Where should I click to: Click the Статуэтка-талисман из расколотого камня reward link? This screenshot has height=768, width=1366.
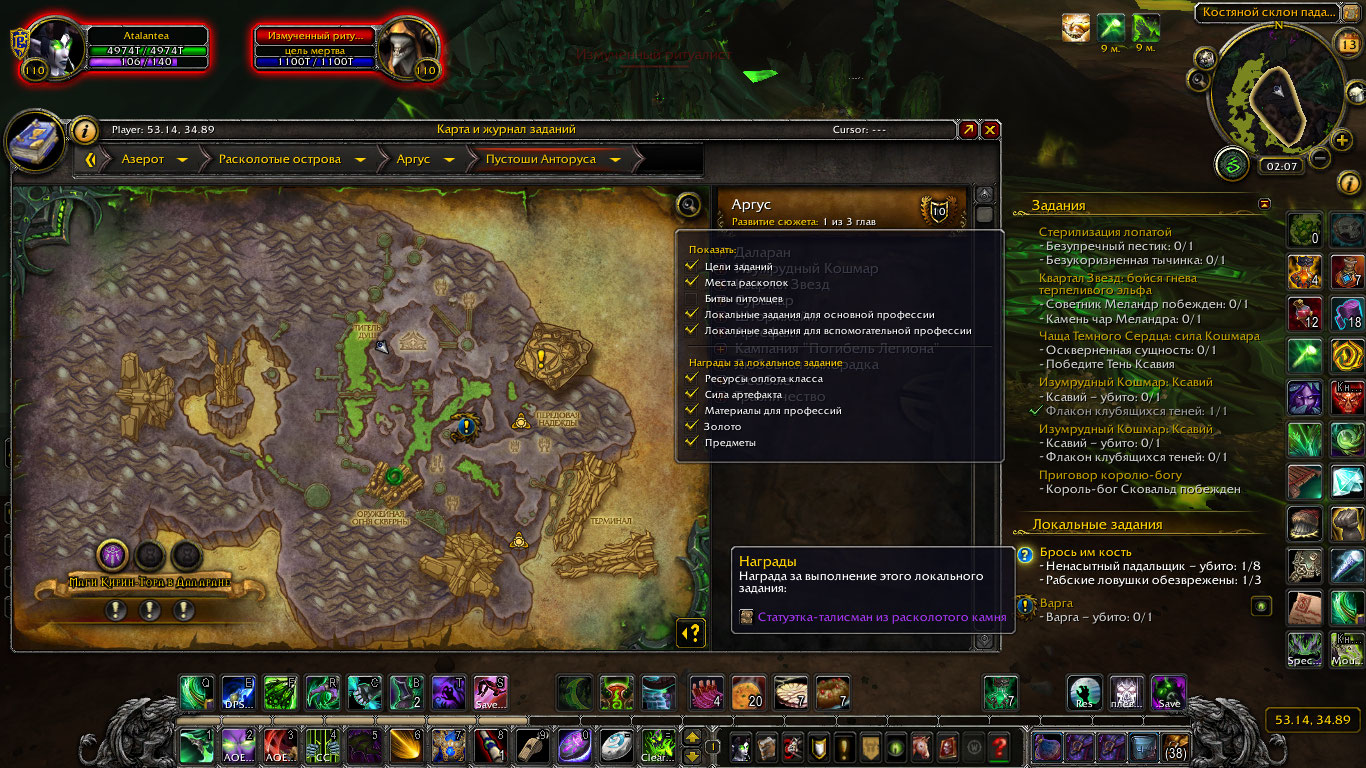(881, 618)
